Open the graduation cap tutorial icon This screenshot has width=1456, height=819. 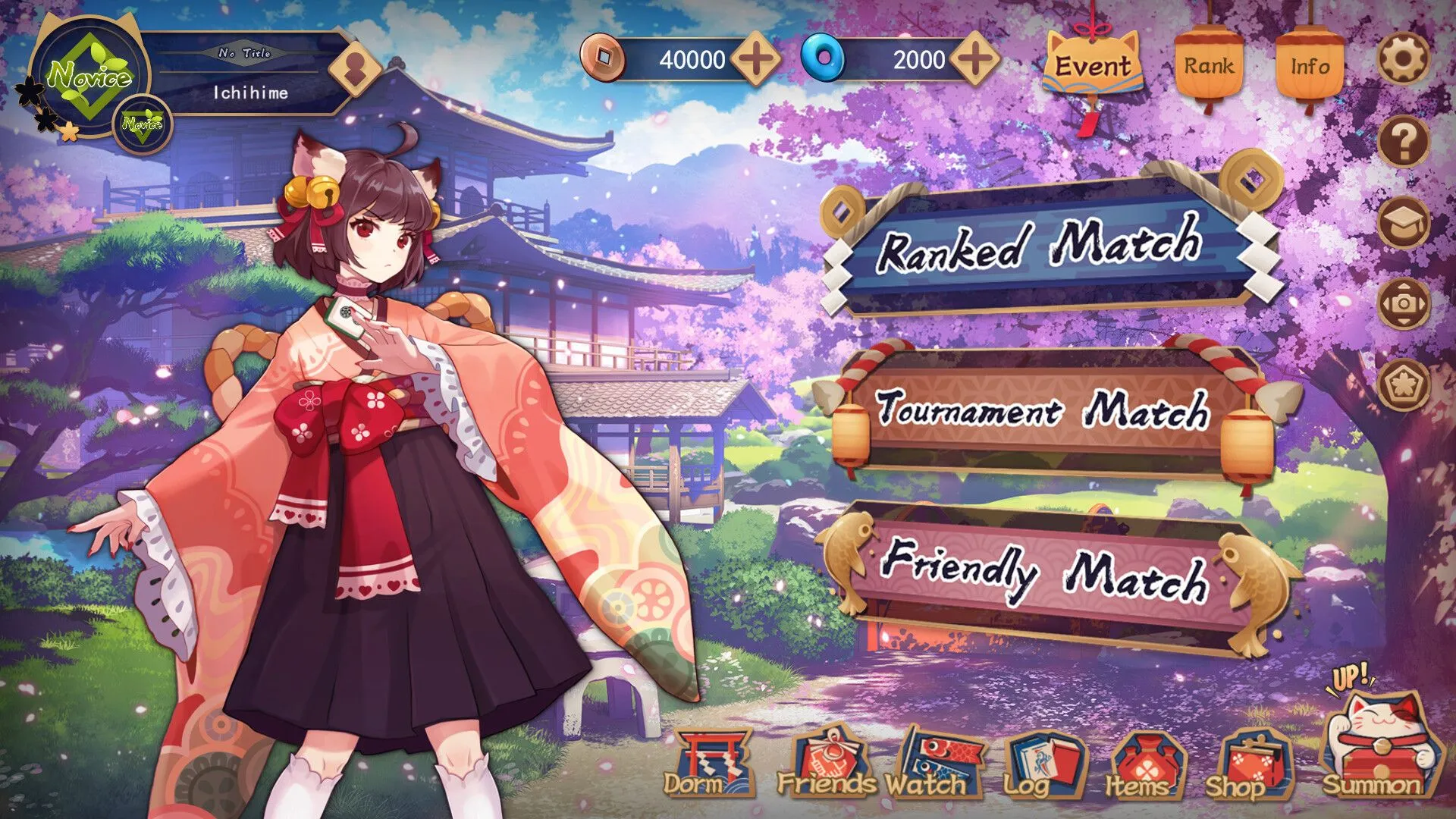click(x=1404, y=222)
